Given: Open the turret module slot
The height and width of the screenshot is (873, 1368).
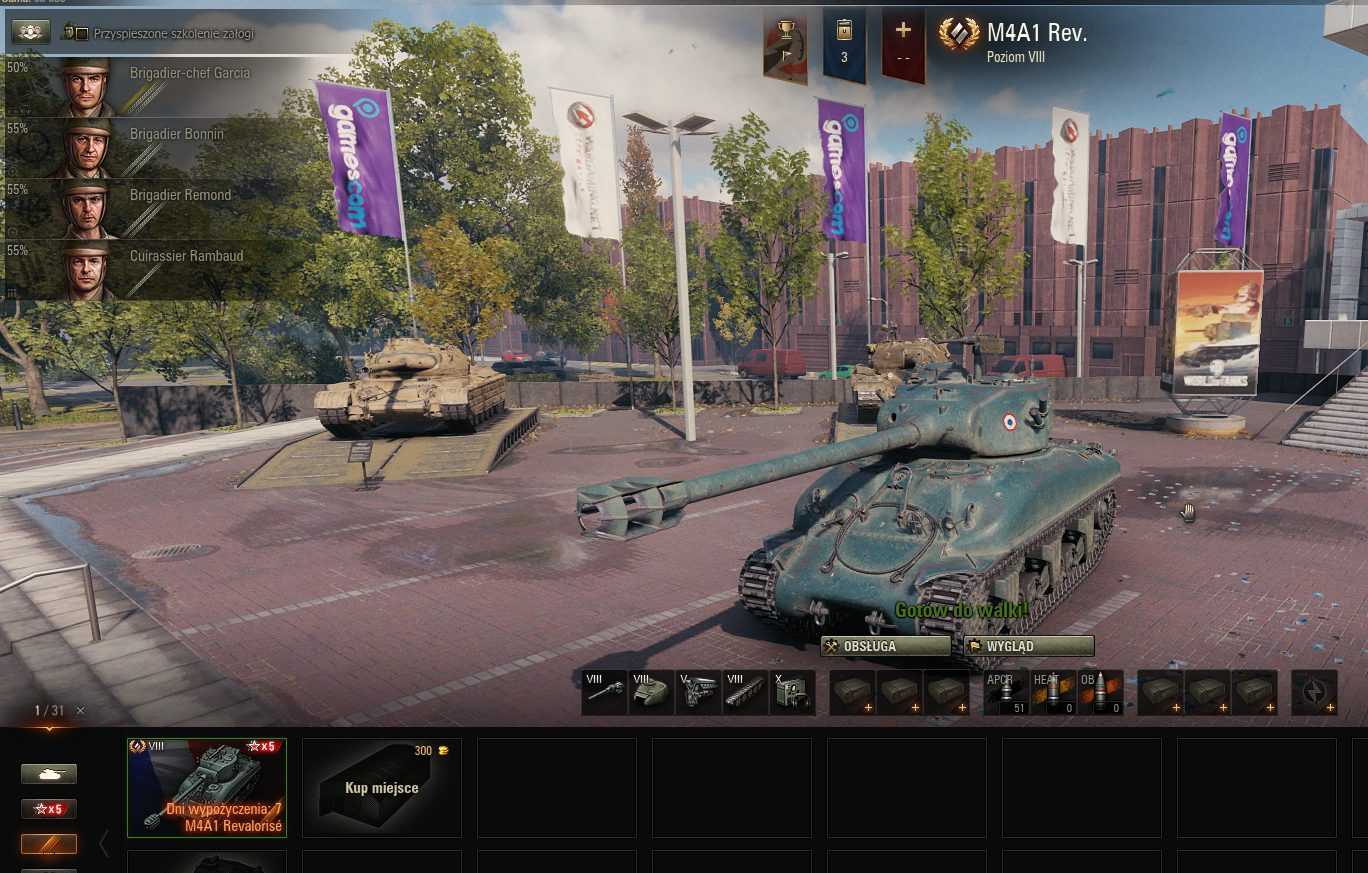Looking at the screenshot, I should point(651,692).
